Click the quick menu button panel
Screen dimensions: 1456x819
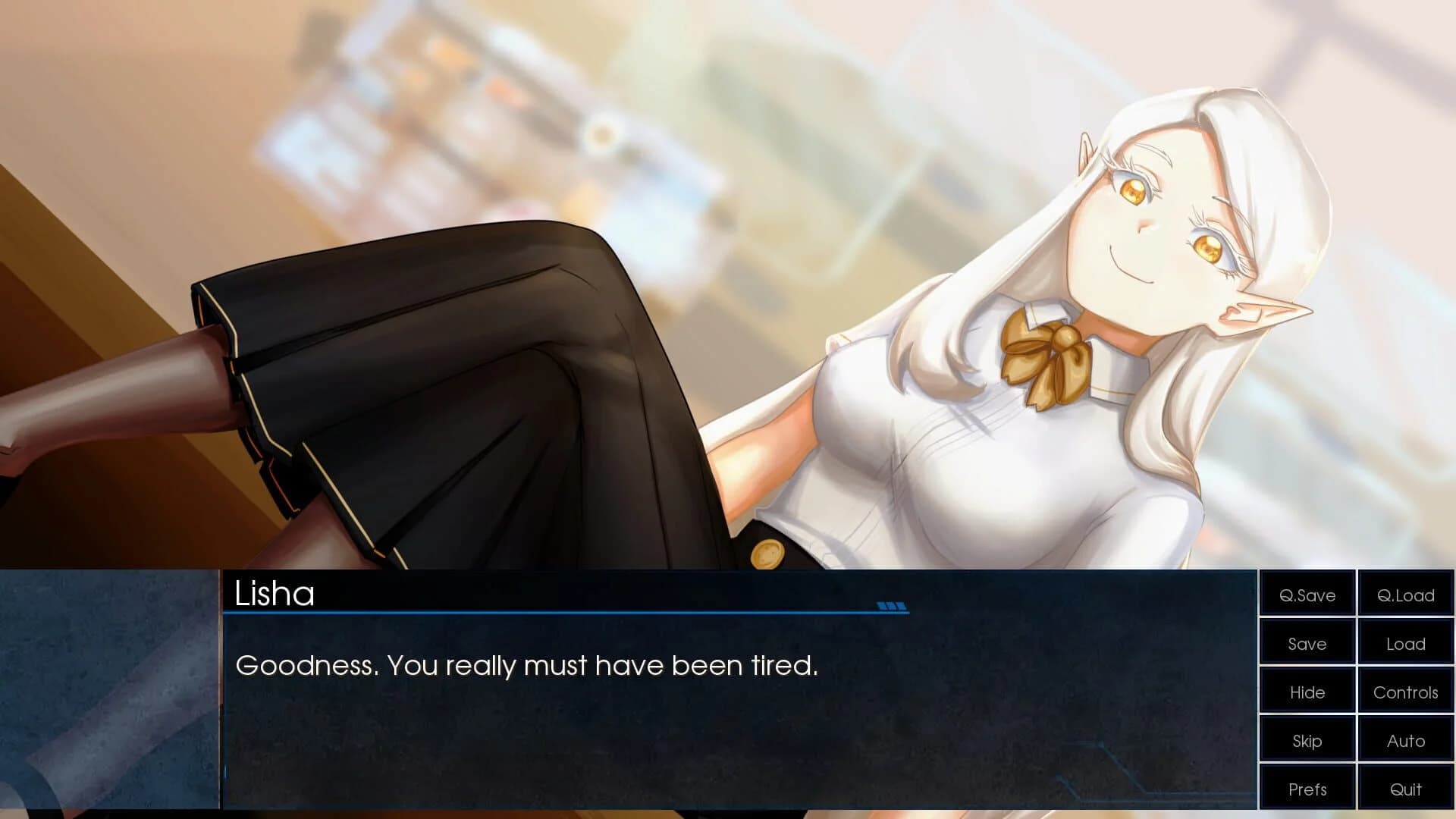coord(1355,692)
